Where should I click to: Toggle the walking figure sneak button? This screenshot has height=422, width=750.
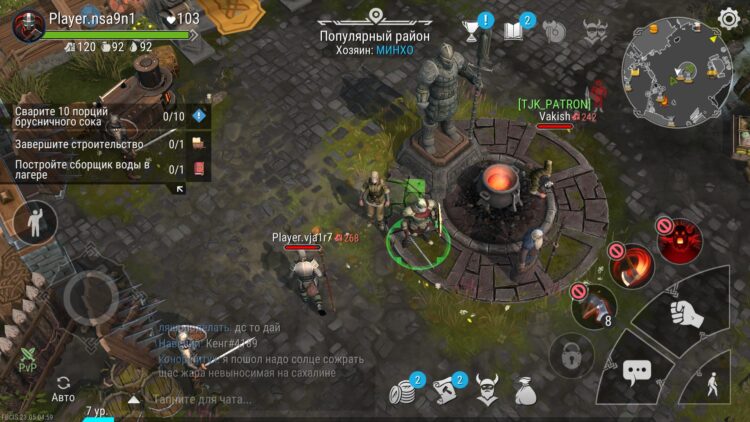(x=713, y=383)
